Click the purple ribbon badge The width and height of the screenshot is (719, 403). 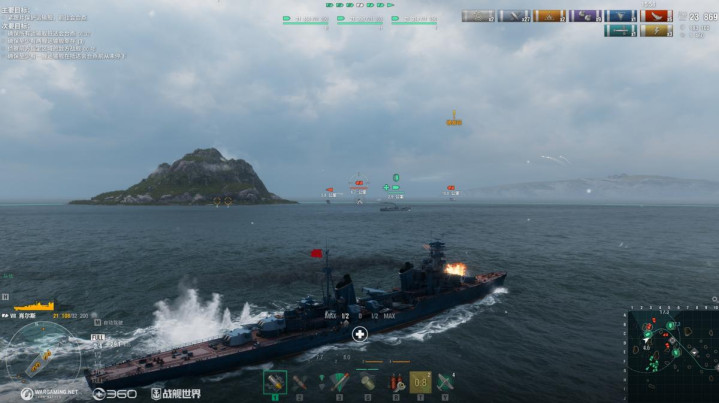tap(585, 16)
